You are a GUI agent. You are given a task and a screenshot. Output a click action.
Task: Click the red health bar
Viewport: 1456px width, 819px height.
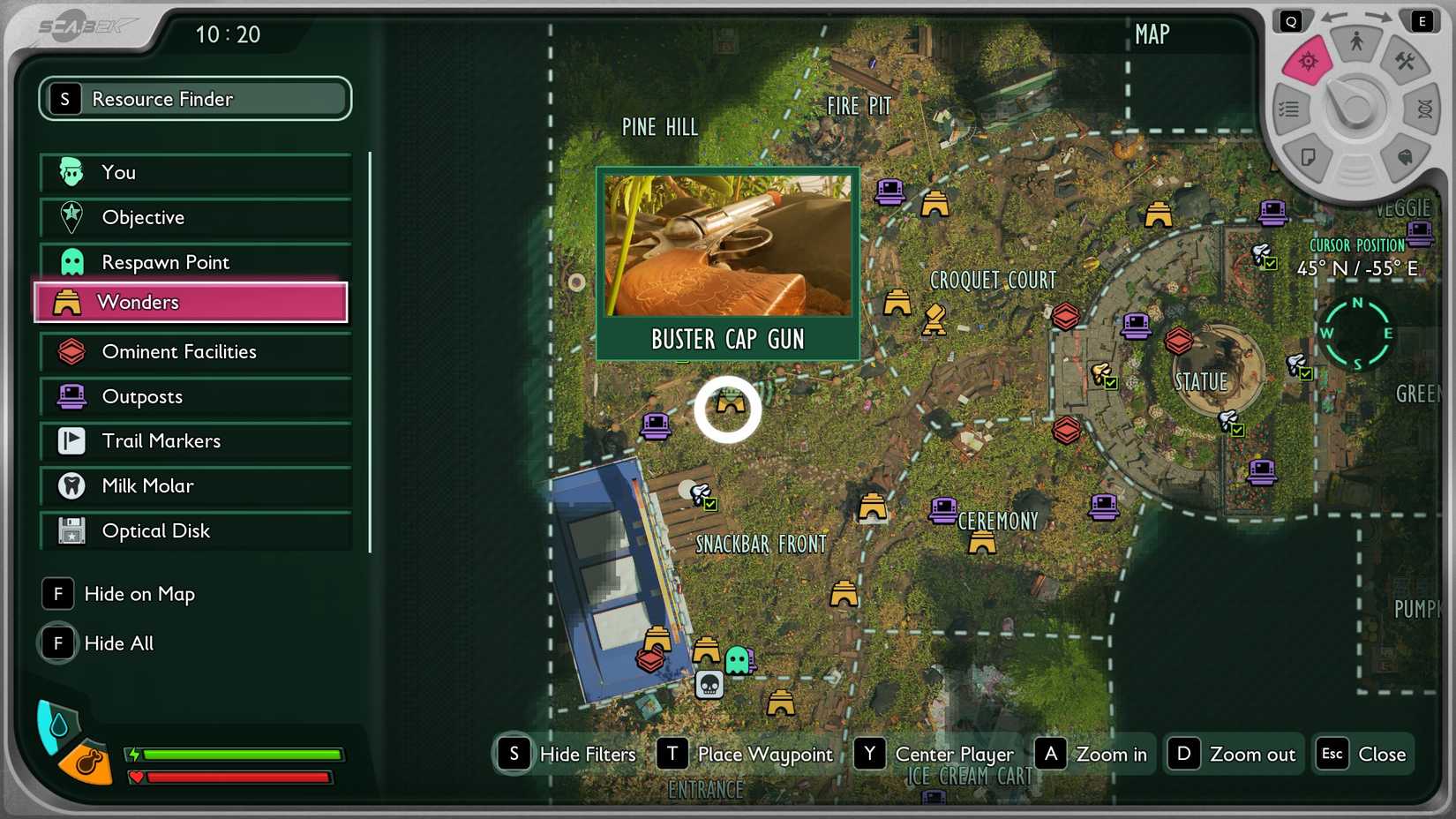click(238, 778)
